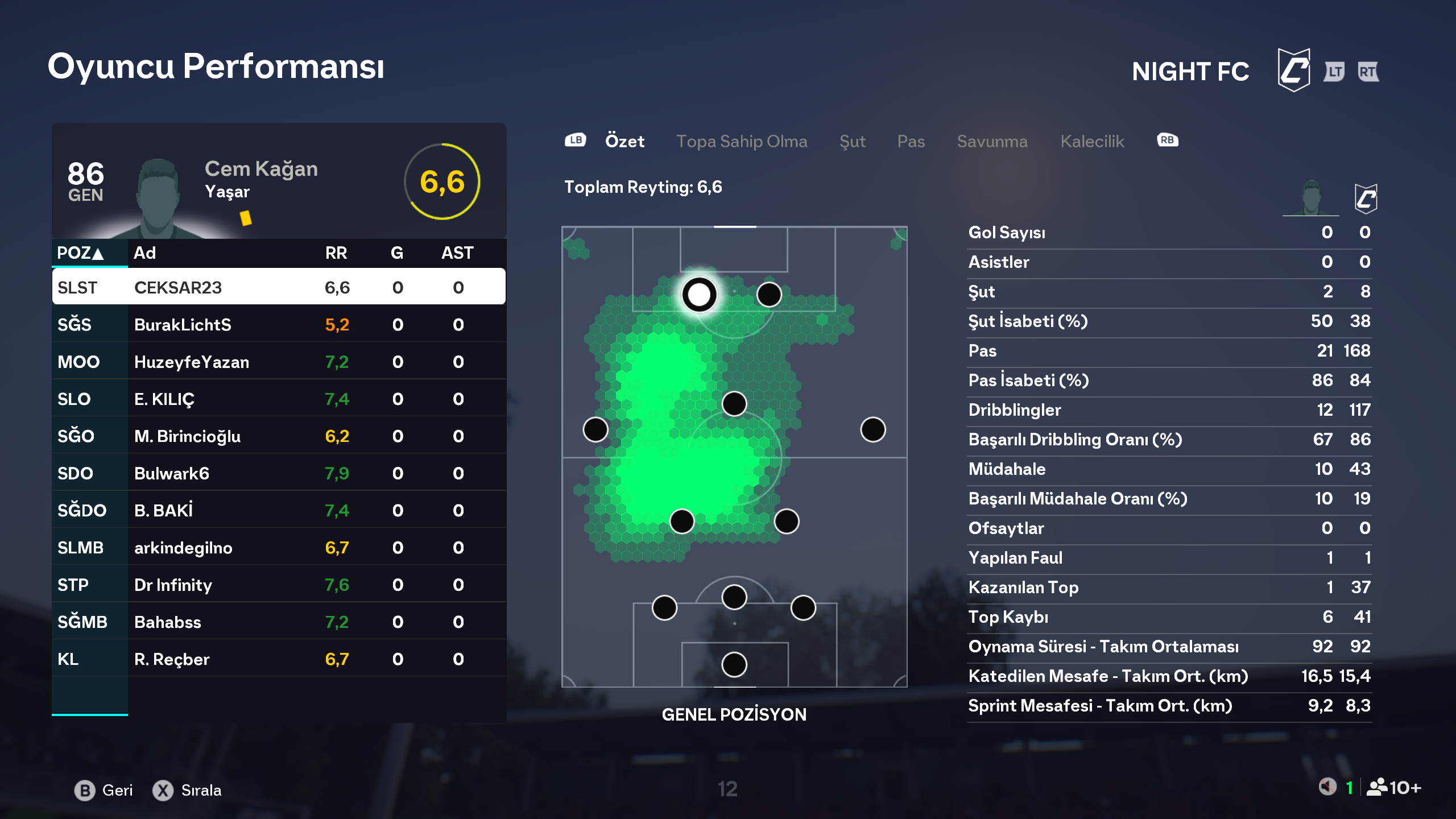1456x819 pixels.
Task: Open the Savunma tab
Action: 992,141
